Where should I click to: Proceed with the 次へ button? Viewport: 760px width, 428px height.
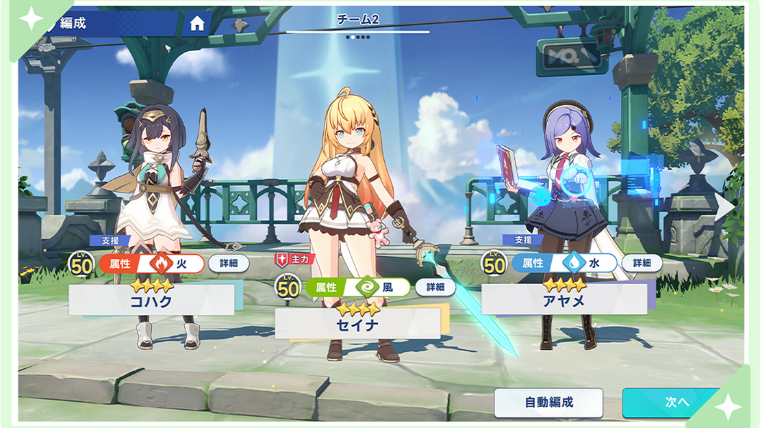pos(675,402)
